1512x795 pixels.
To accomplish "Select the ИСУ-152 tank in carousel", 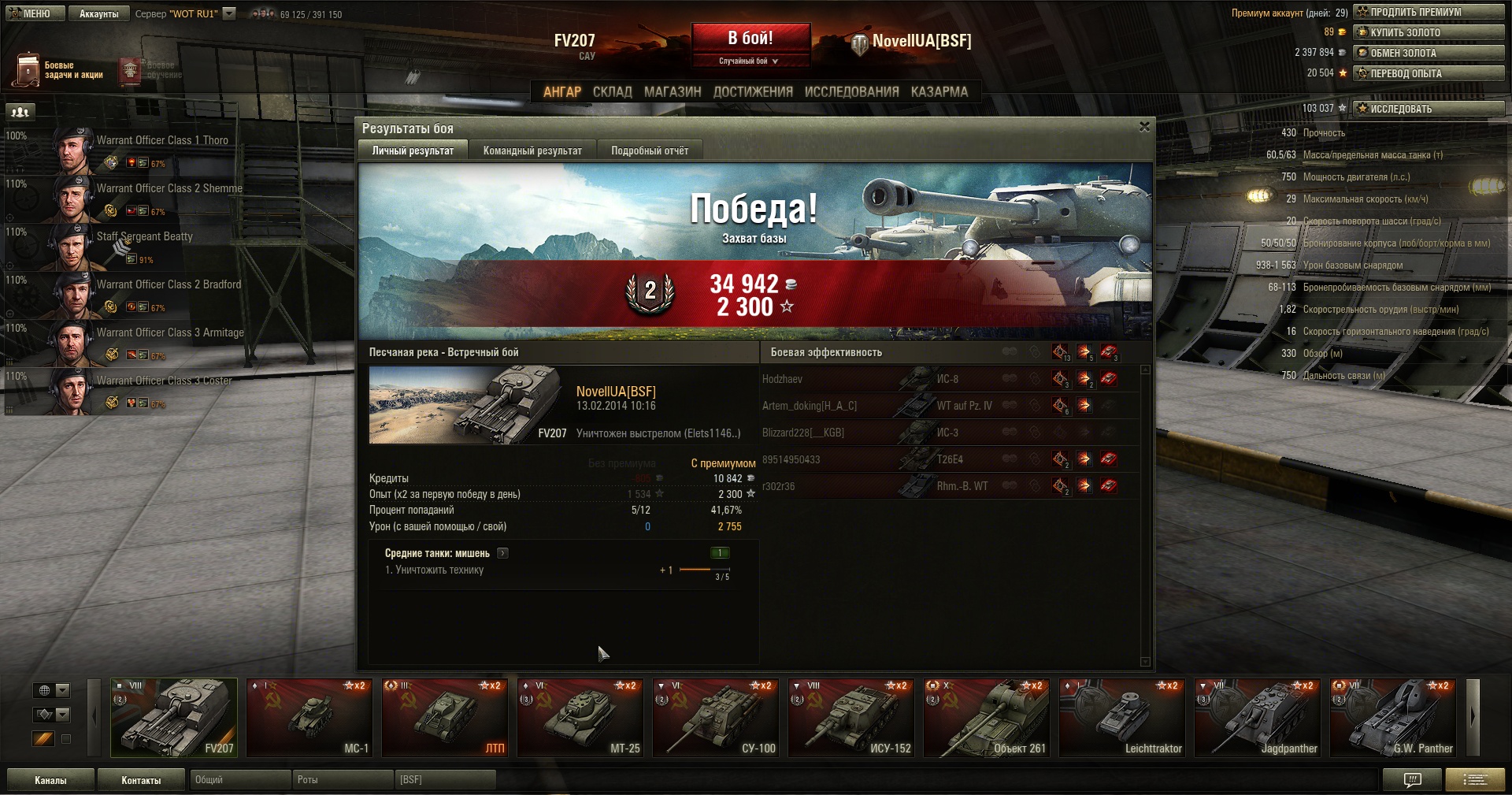I will (851, 717).
